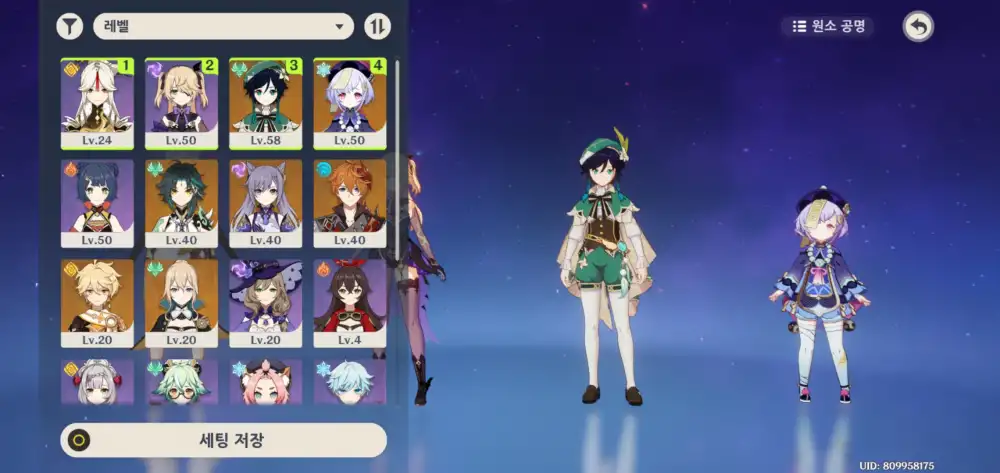Select Xiangling's Lv.50 card
The image size is (1000, 473).
coord(97,203)
